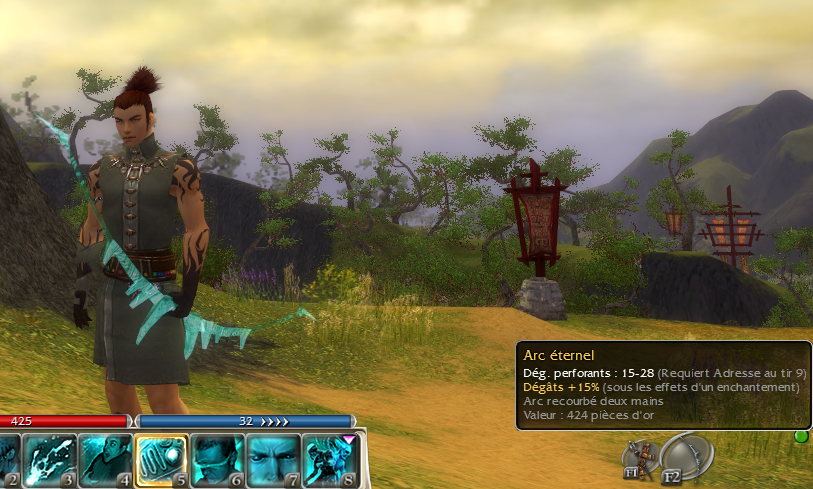Activate the skill in slot 3
The width and height of the screenshot is (813, 489).
coord(49,460)
